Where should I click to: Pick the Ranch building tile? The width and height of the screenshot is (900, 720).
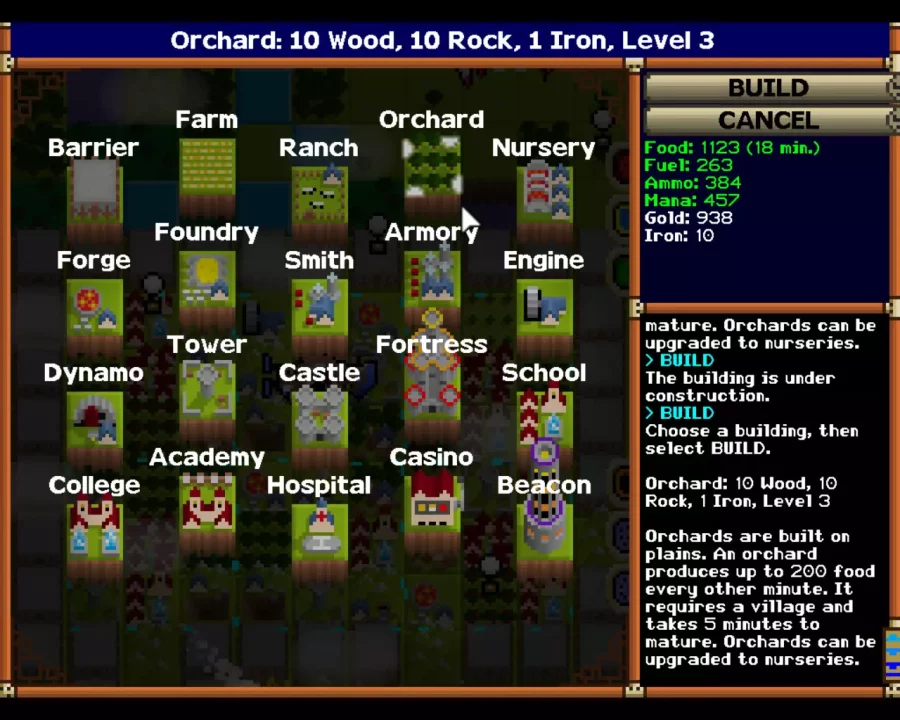pyautogui.click(x=319, y=192)
